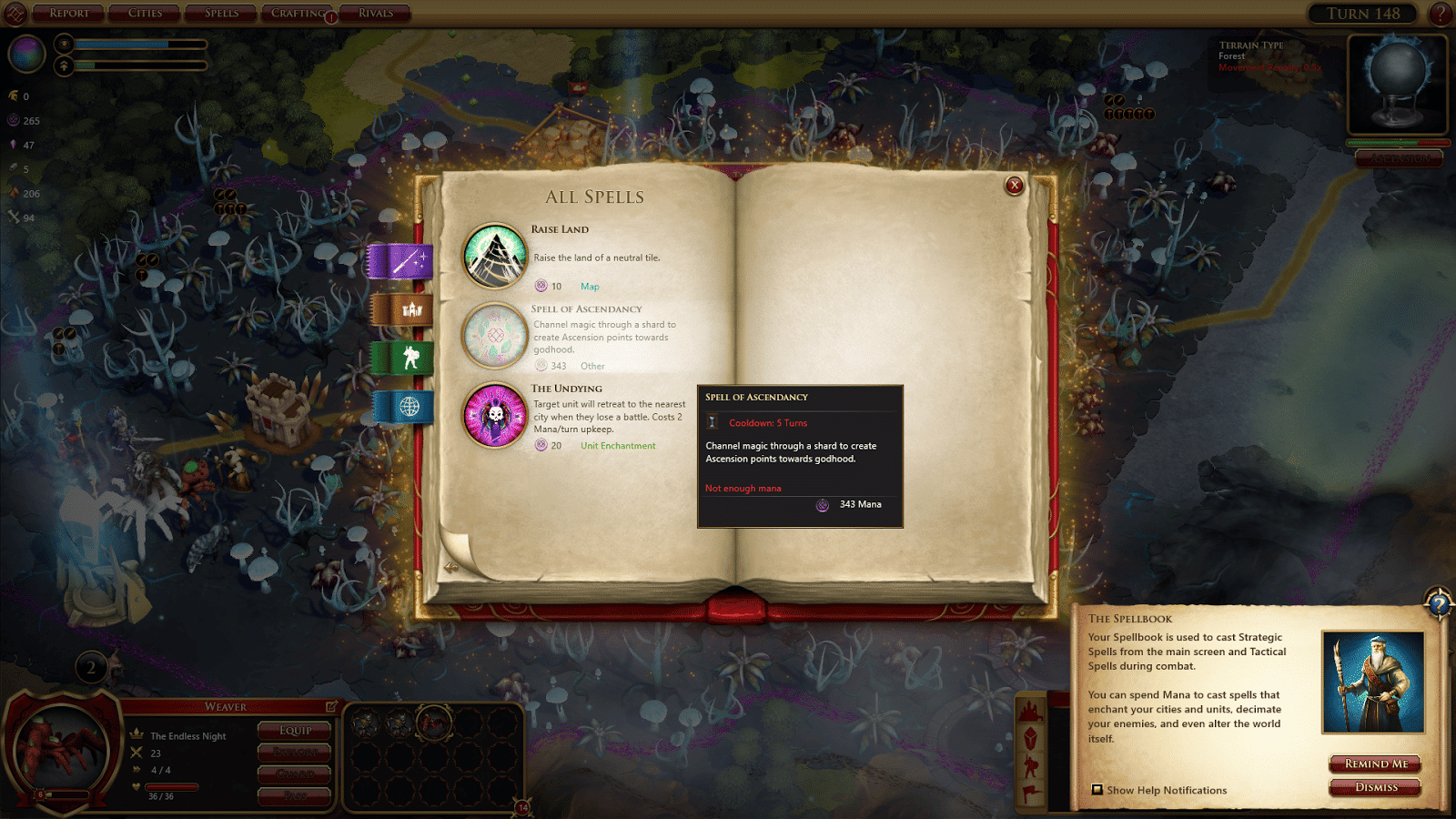Screen dimensions: 1456x819
Task: Open the Rivals menu
Action: tap(374, 13)
